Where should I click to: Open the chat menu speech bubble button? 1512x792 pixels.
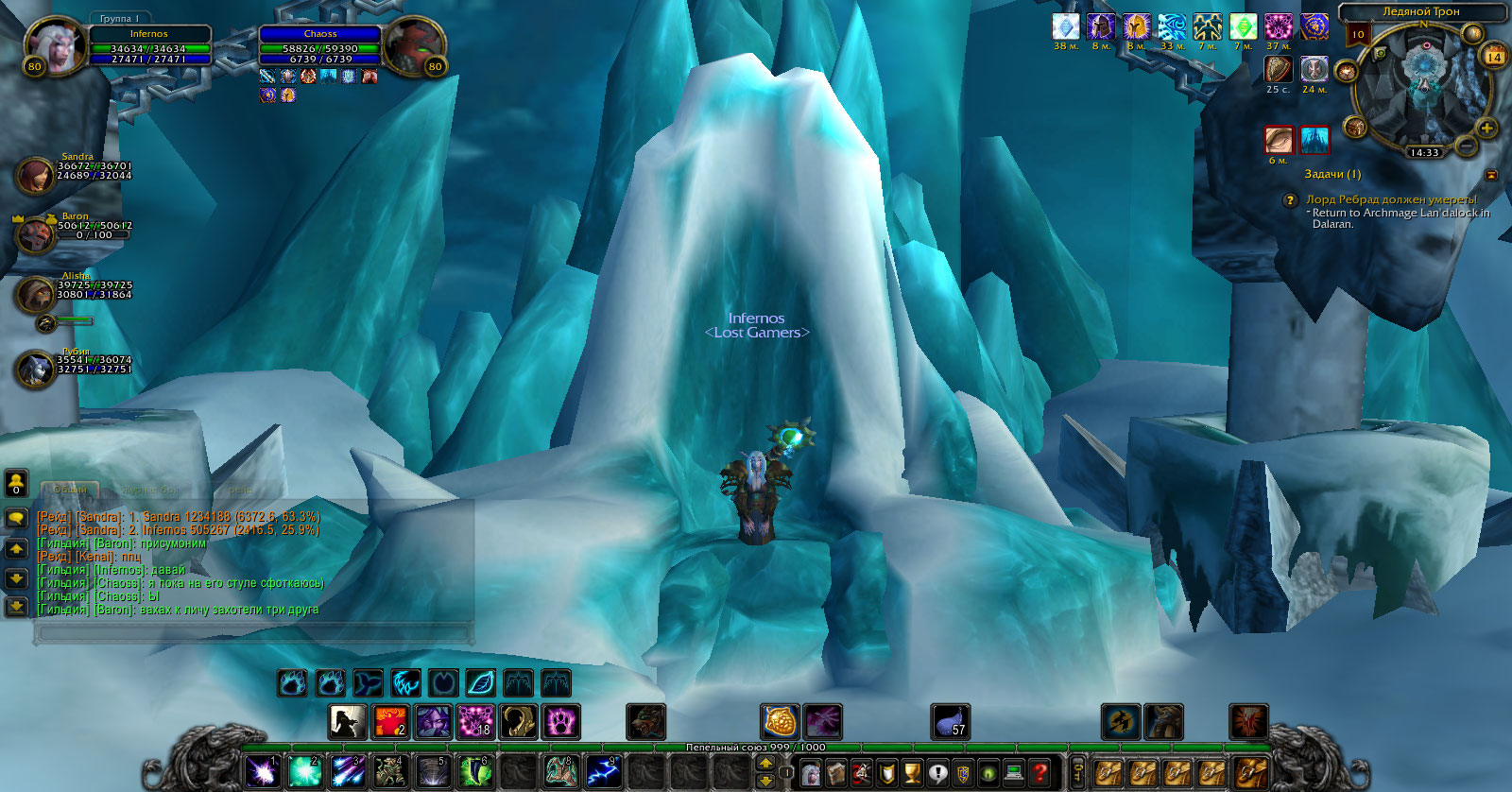(16, 517)
